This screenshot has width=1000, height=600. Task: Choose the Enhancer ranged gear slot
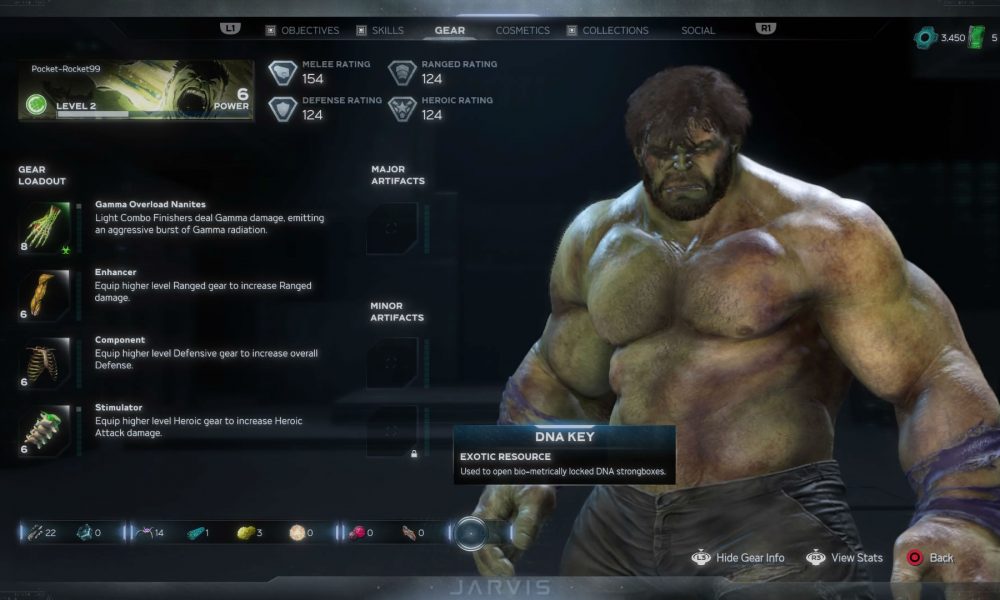45,294
